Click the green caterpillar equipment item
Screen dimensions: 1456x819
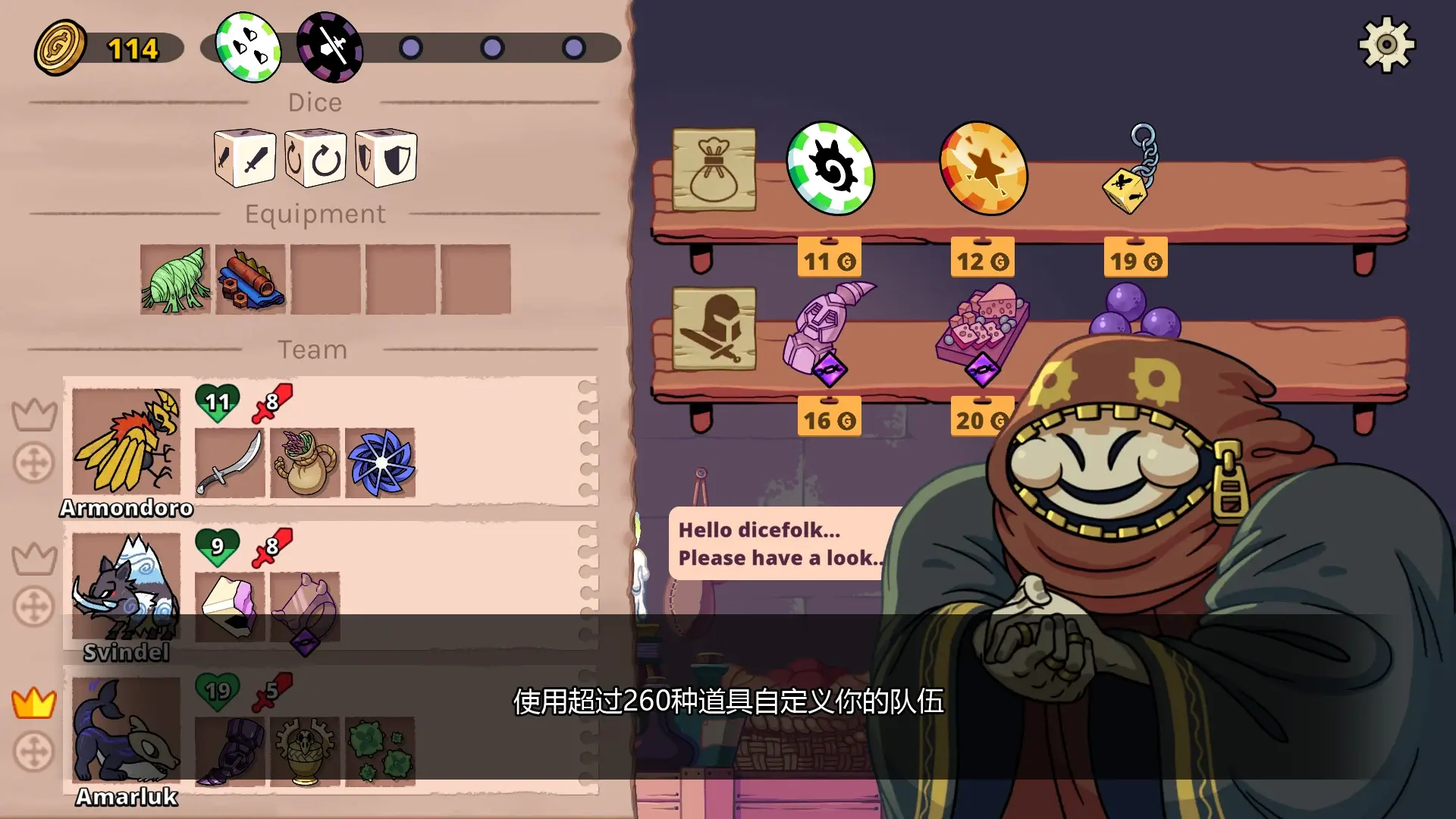tap(174, 279)
